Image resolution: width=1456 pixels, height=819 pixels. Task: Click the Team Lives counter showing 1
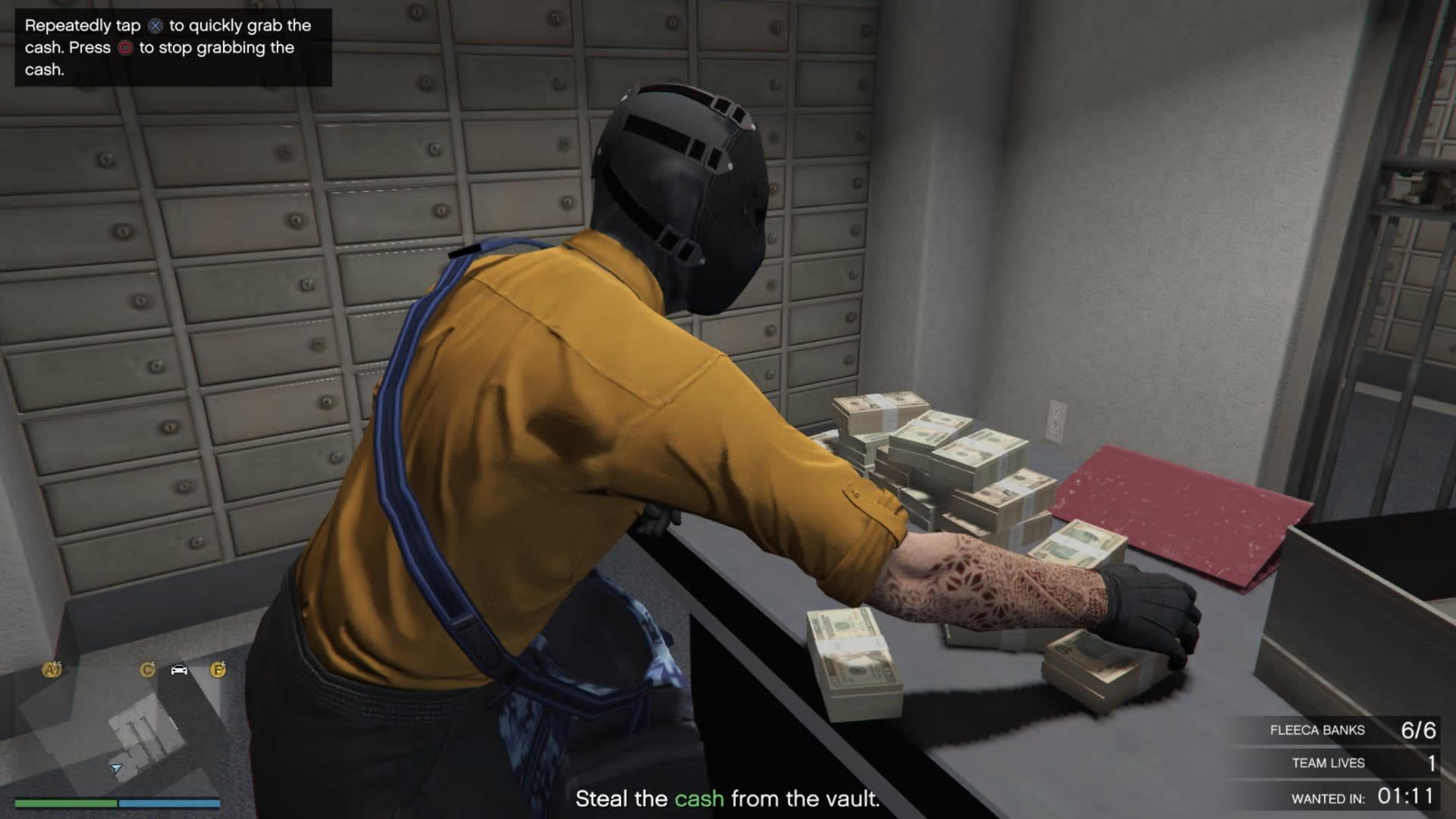[1432, 764]
